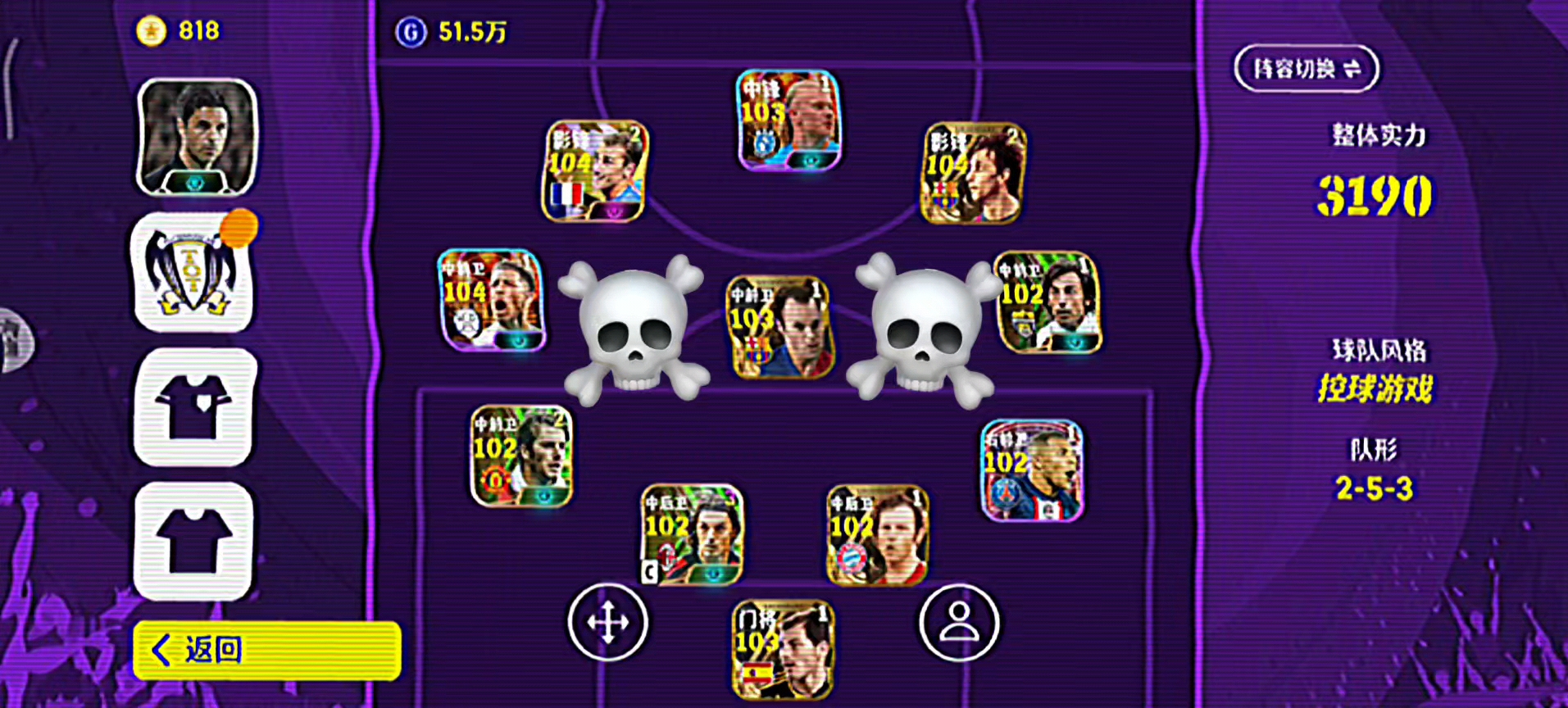Select the 103 centre forward card
1568x708 pixels.
point(789,120)
